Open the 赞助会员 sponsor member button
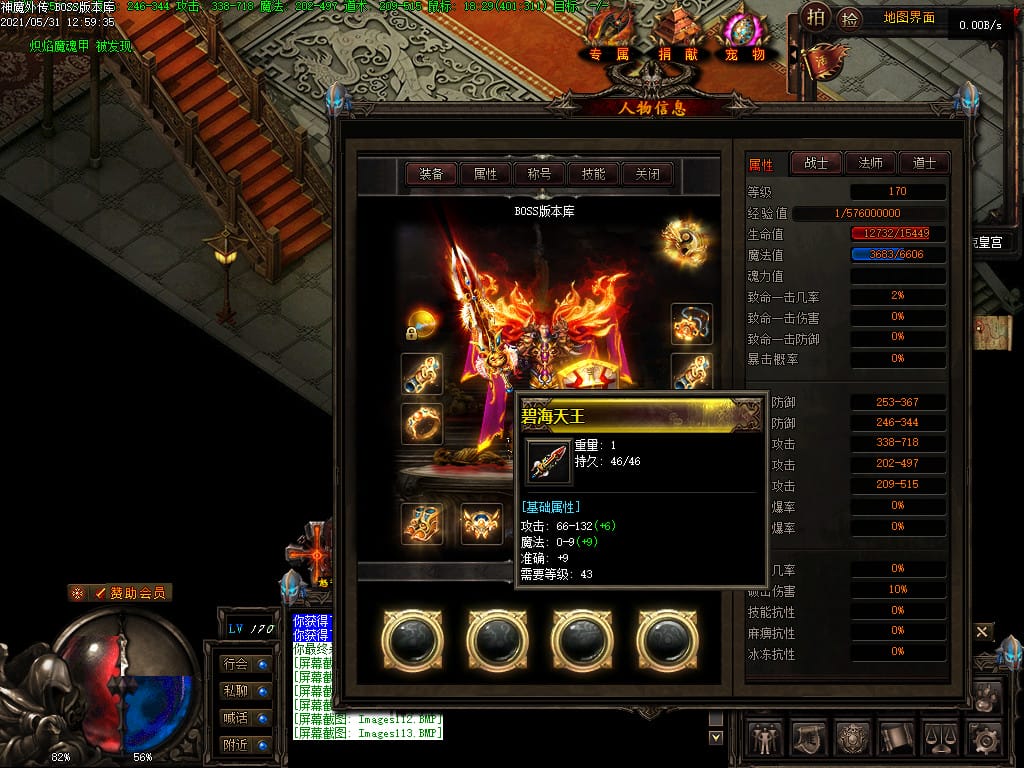1024x768 pixels. pos(120,593)
